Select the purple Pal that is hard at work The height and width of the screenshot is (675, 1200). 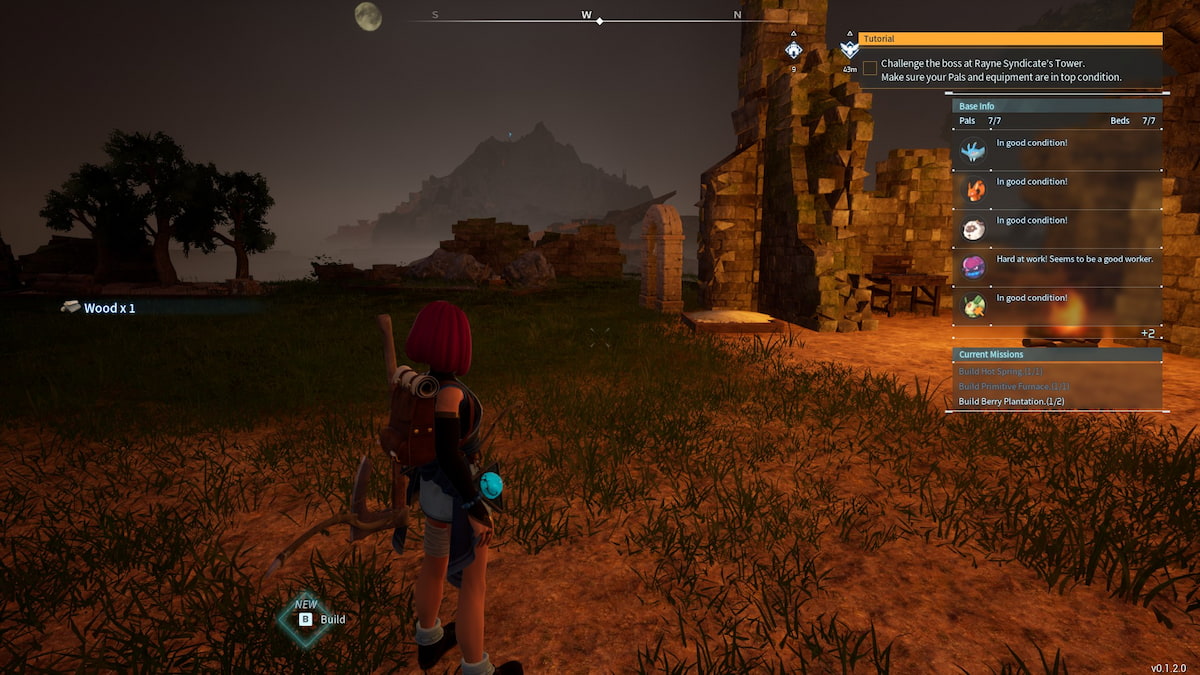coord(973,267)
